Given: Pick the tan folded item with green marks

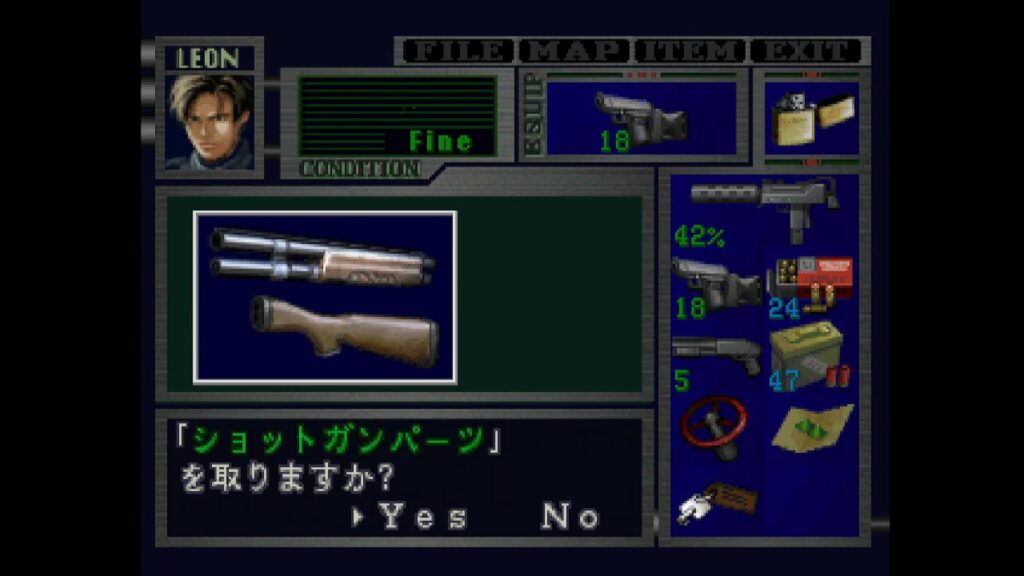Looking at the screenshot, I should [811, 428].
